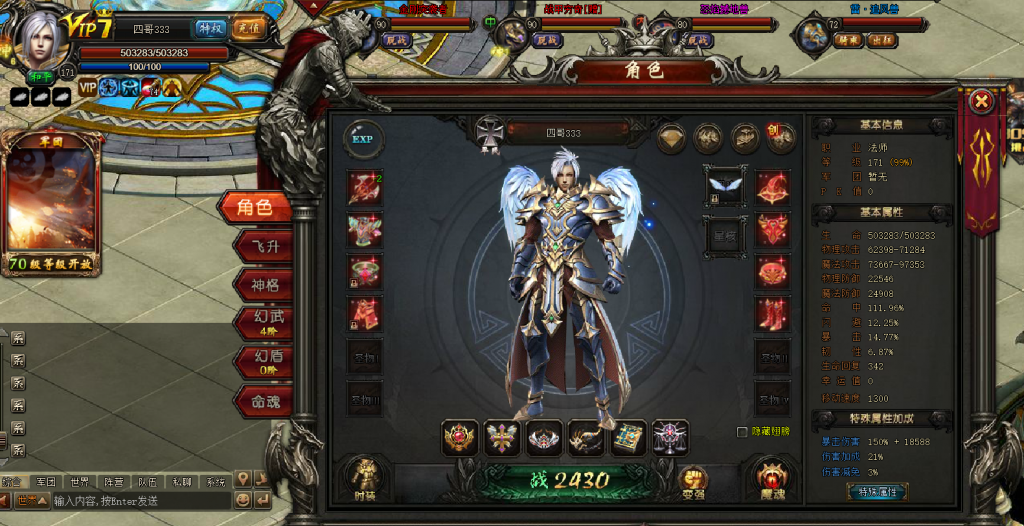Switch chat to the 世界 tab

coord(78,482)
